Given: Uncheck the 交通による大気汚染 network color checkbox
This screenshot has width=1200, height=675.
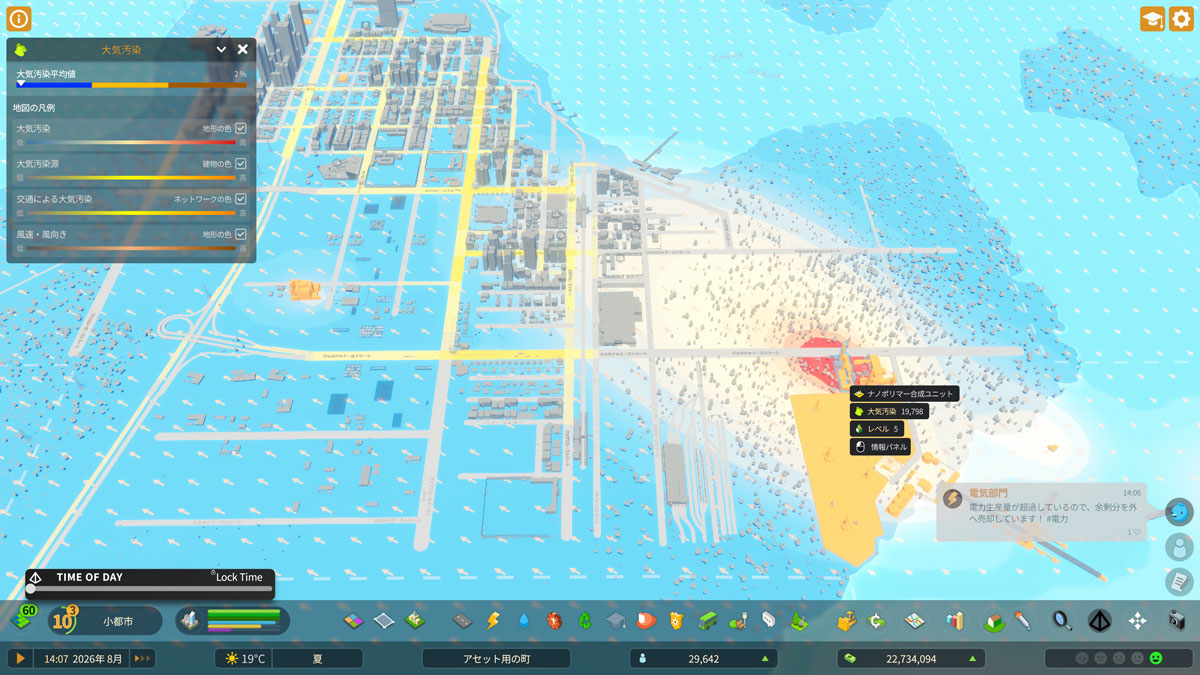Looking at the screenshot, I should coord(240,199).
